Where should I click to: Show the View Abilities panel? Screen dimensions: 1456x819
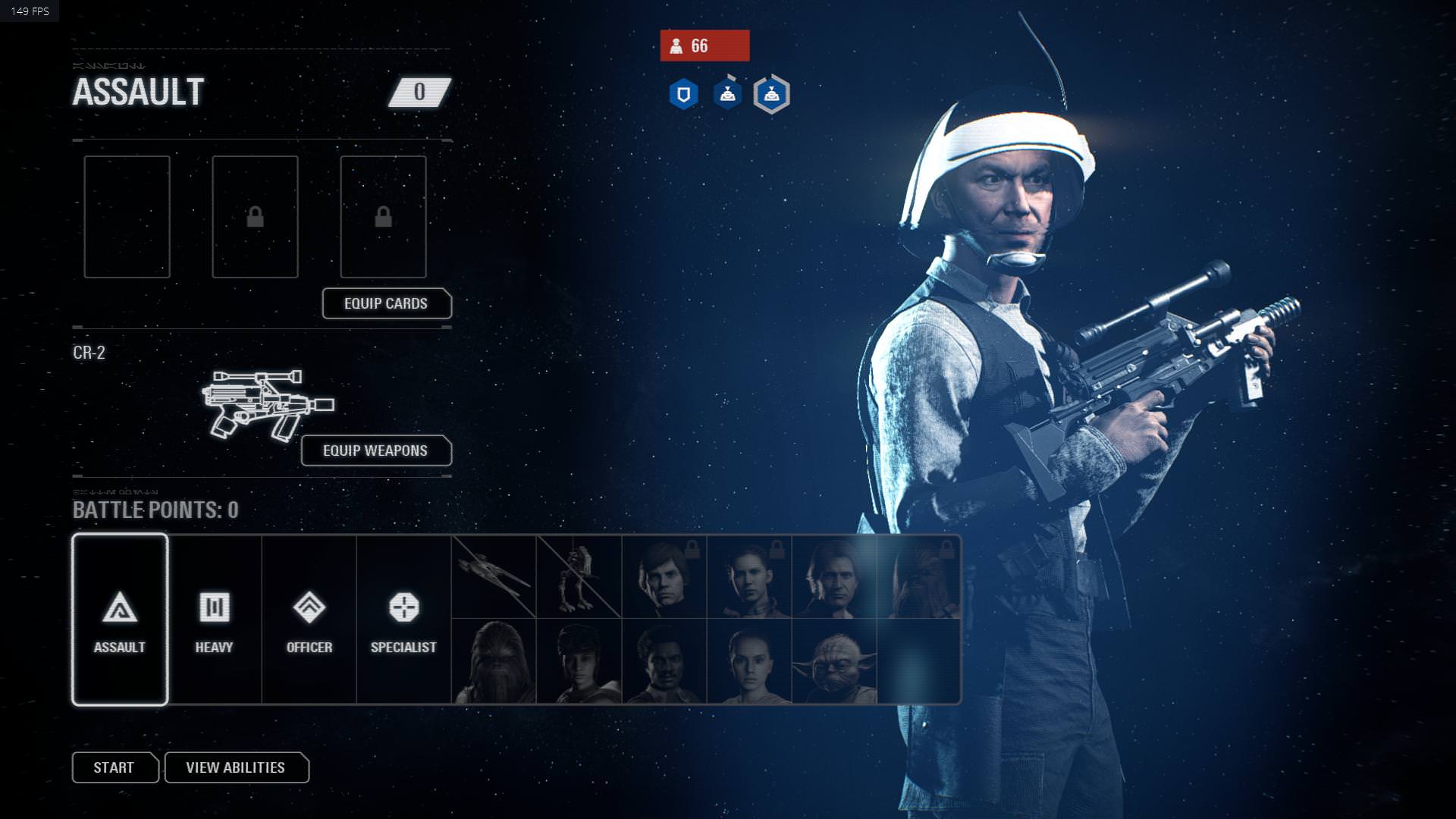[236, 767]
